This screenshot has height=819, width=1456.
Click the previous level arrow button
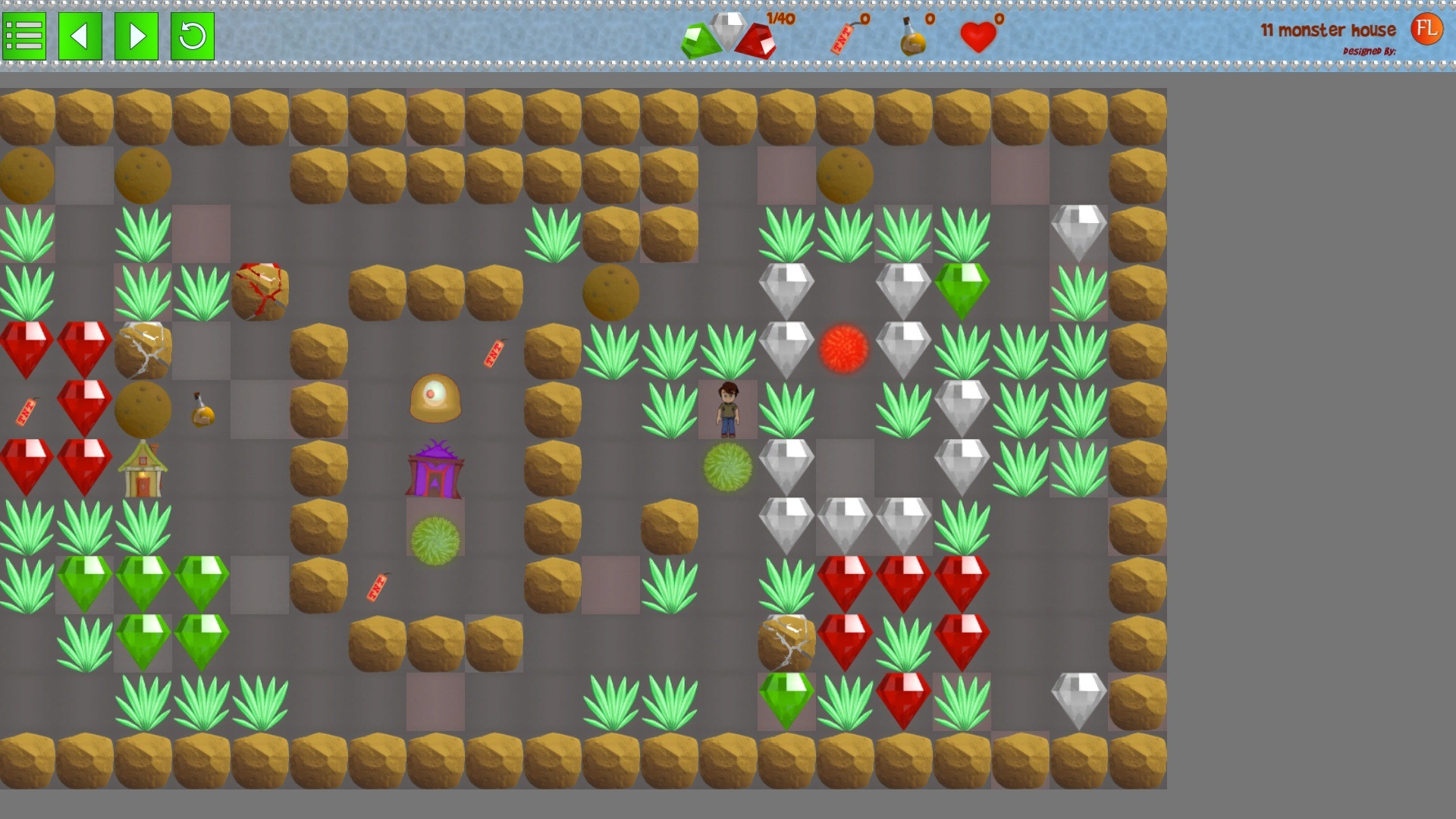click(80, 36)
